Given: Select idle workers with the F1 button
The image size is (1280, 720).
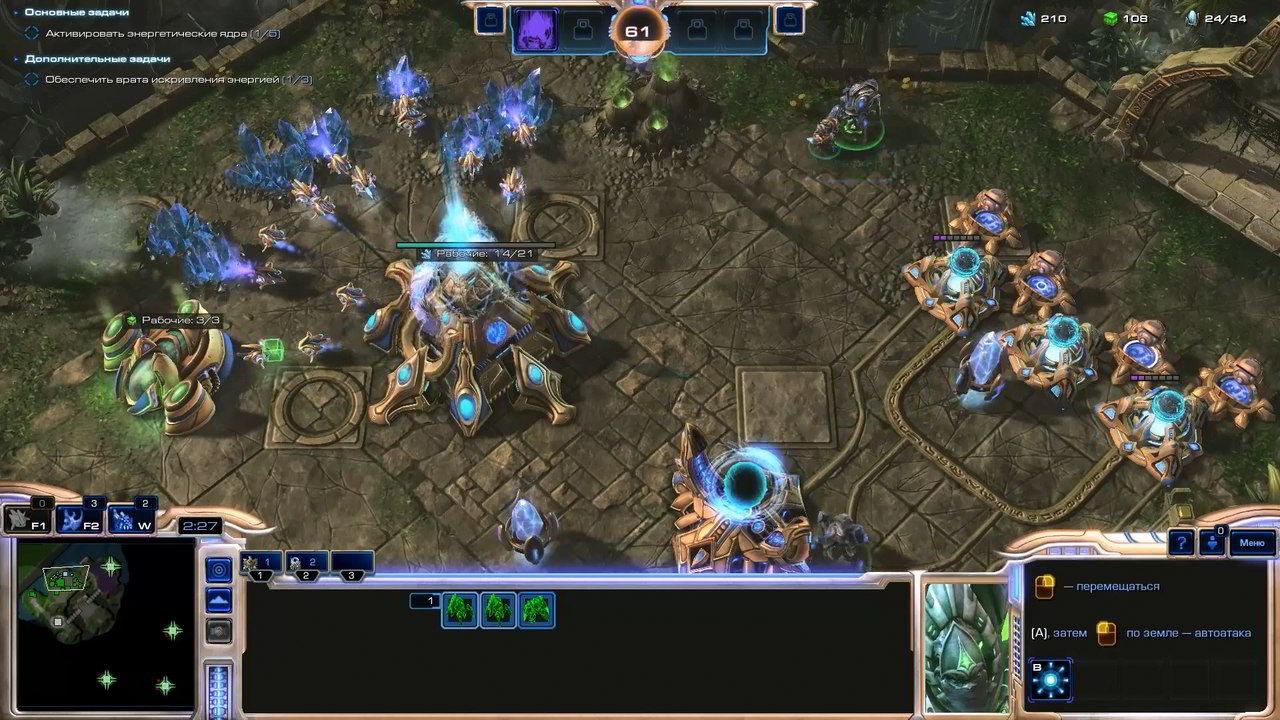Looking at the screenshot, I should click(x=27, y=519).
